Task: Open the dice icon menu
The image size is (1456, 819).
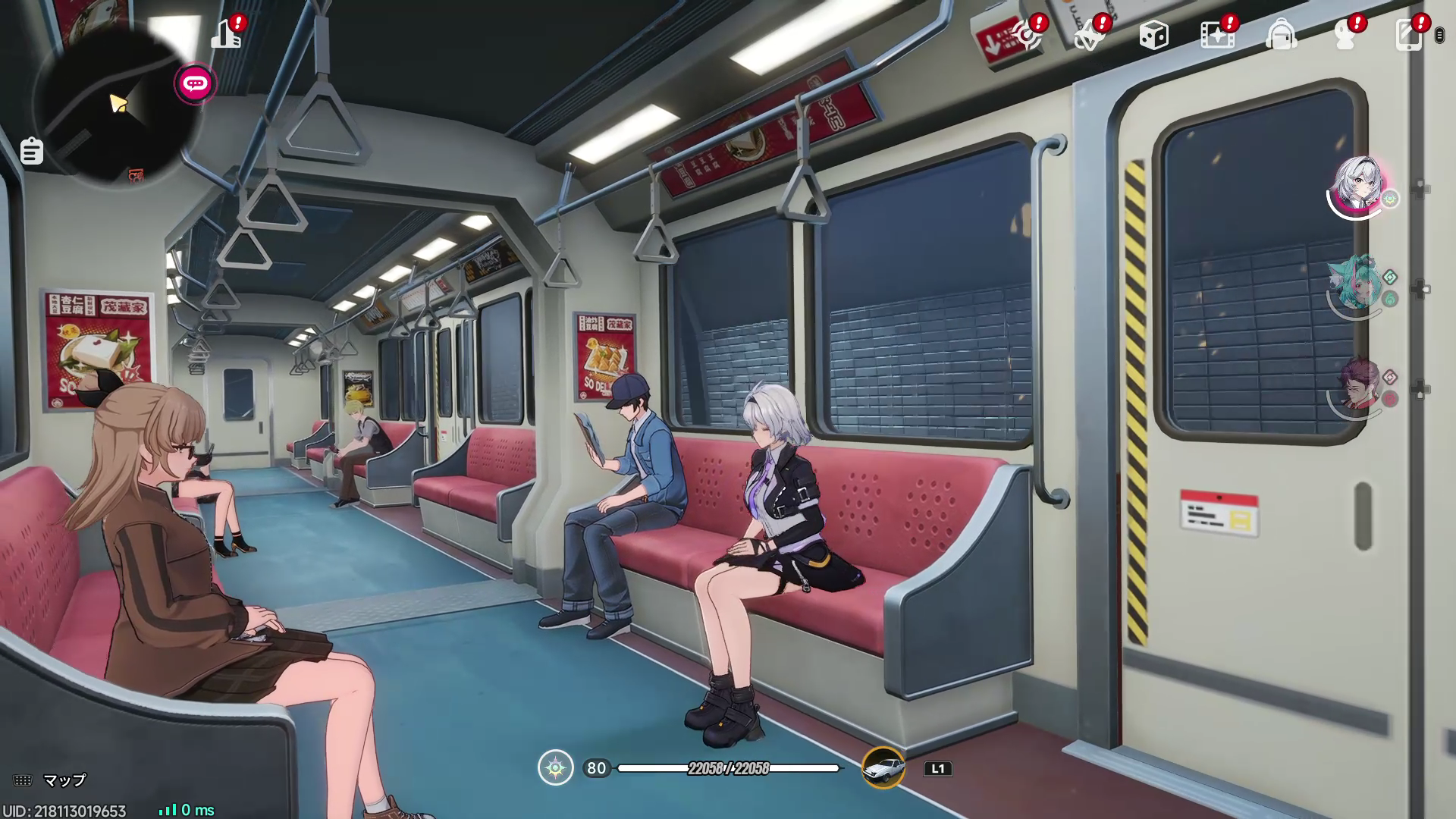Action: click(1153, 36)
